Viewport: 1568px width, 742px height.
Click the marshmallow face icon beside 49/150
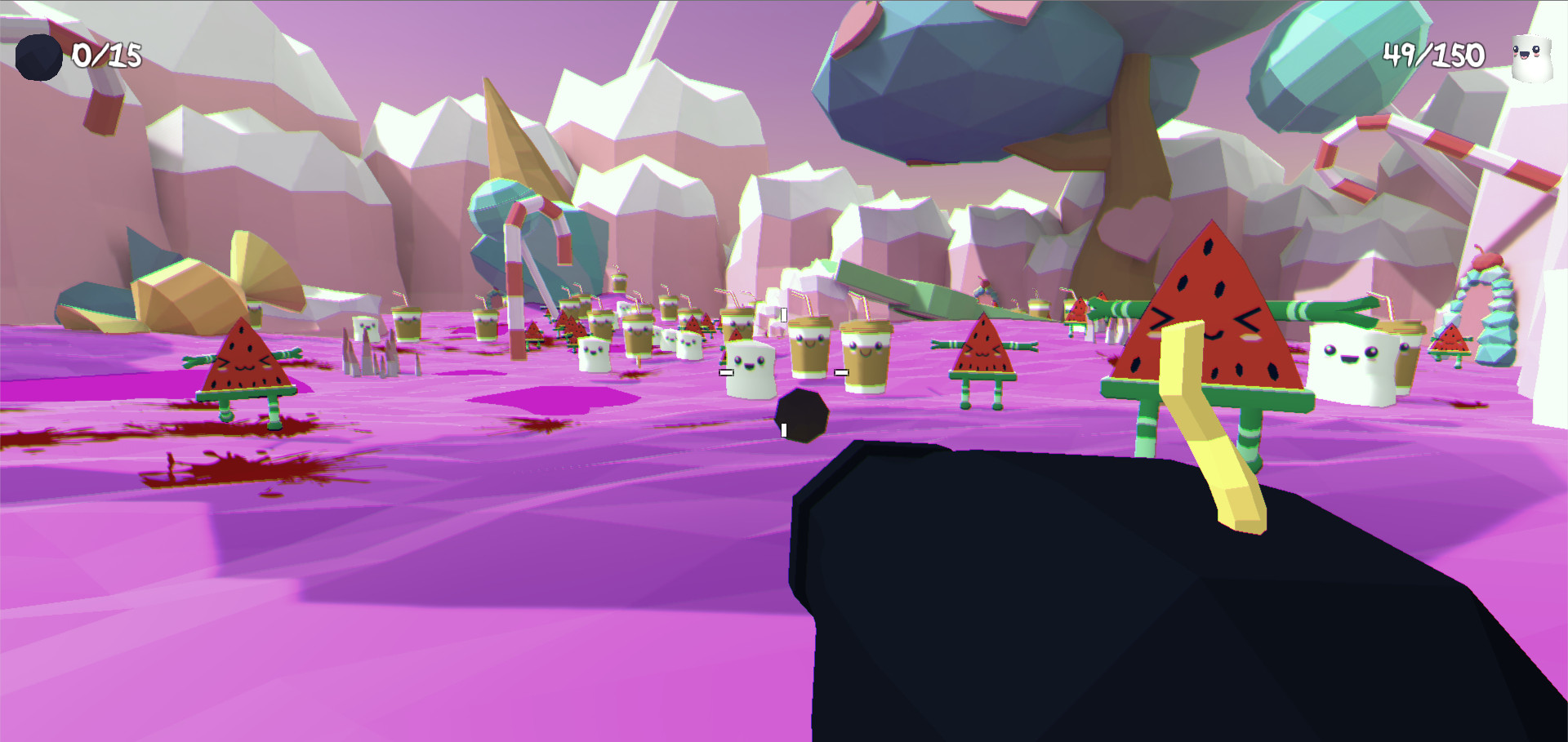1531,55
